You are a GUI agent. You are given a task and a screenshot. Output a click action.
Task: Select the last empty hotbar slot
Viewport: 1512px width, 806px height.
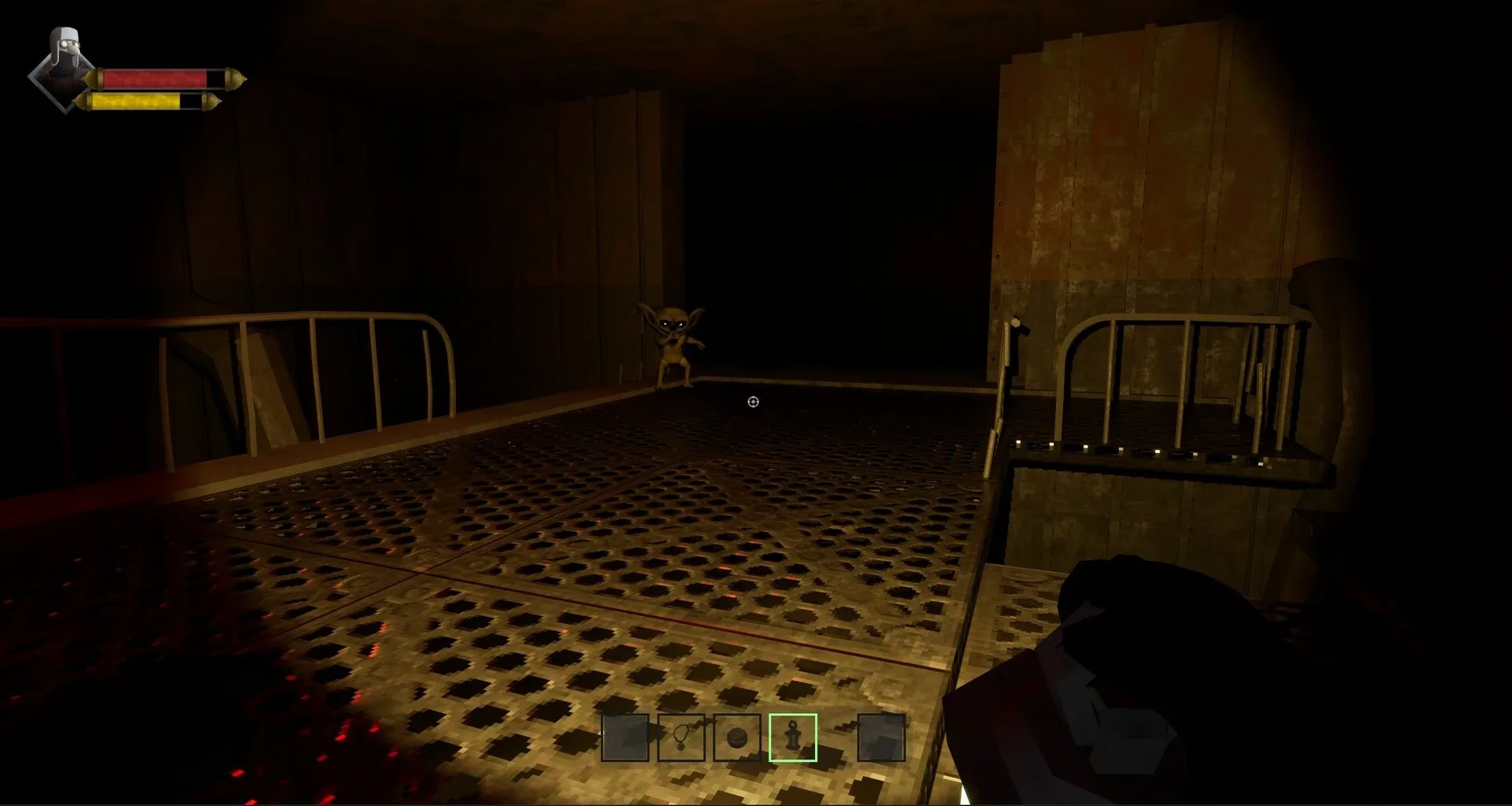click(x=880, y=737)
